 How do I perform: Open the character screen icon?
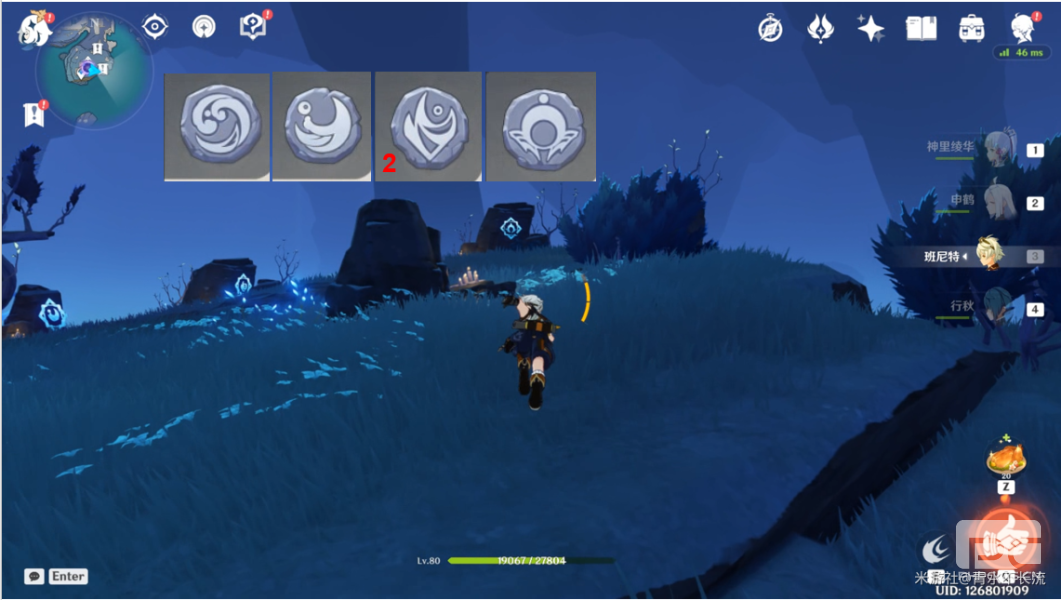[x=1021, y=28]
